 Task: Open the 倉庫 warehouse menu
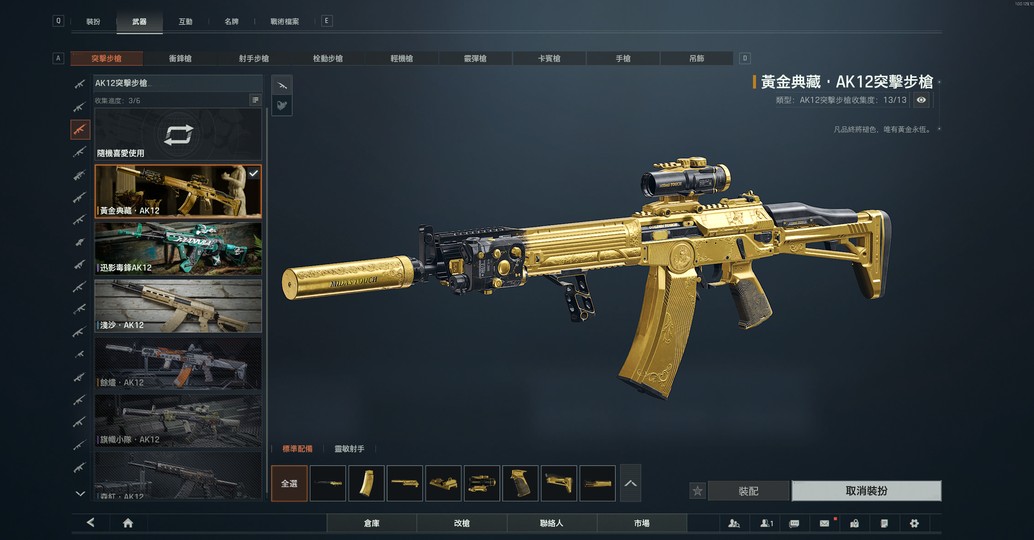click(371, 523)
